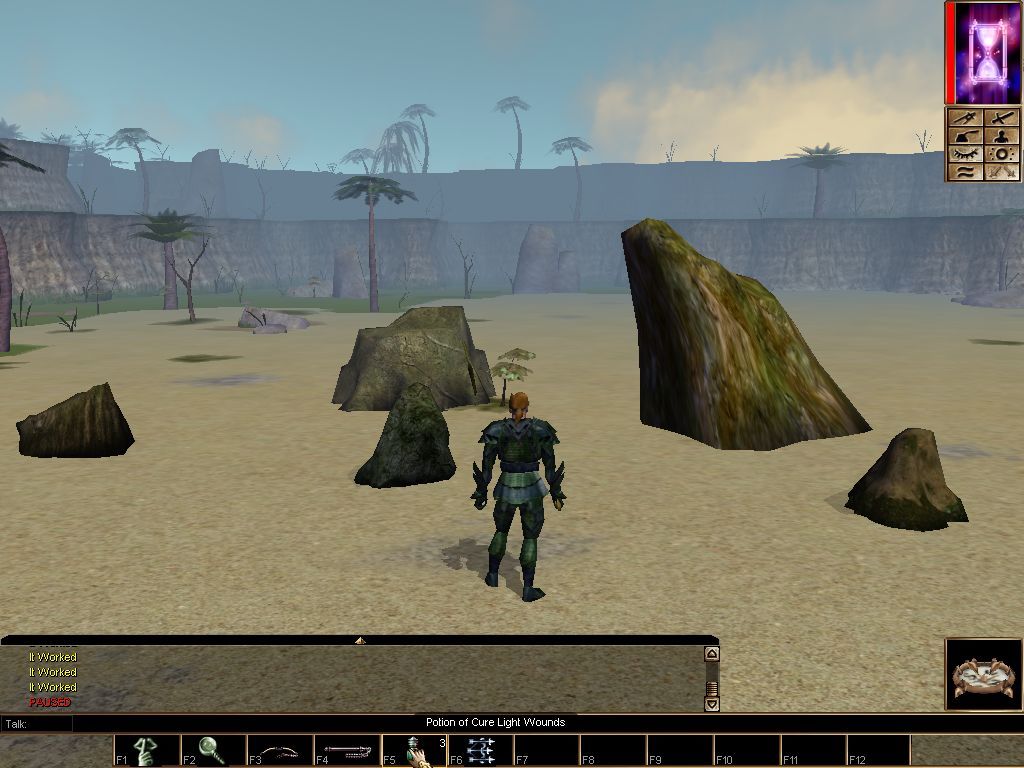Click the wavy lines menu button
The width and height of the screenshot is (1024, 768).
click(965, 172)
